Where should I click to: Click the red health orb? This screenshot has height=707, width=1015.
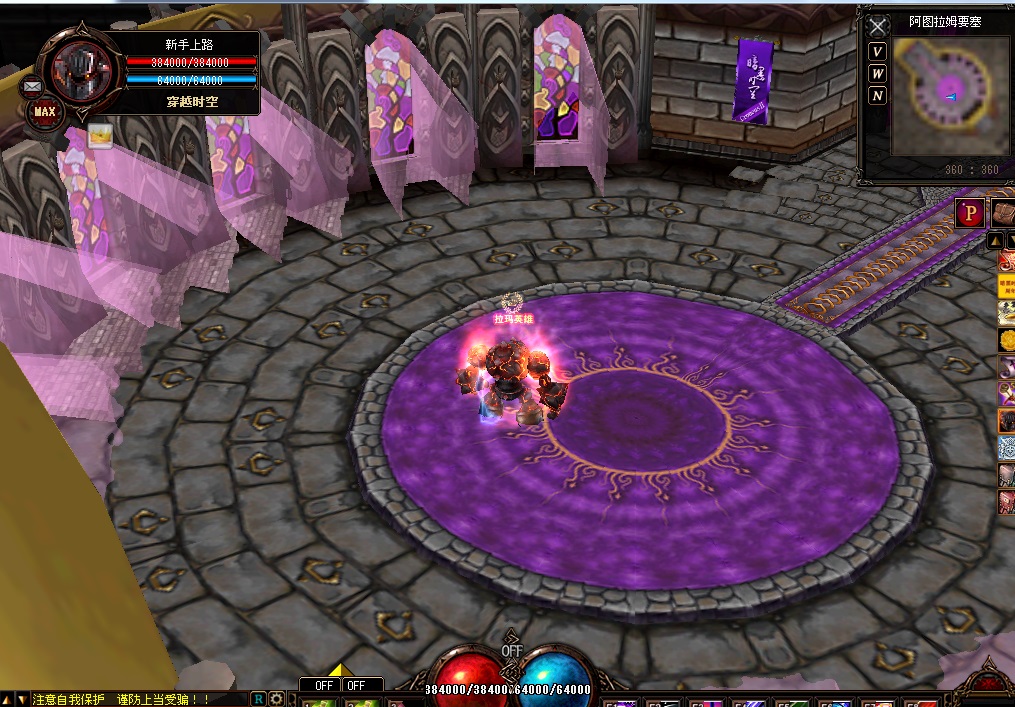coord(470,675)
